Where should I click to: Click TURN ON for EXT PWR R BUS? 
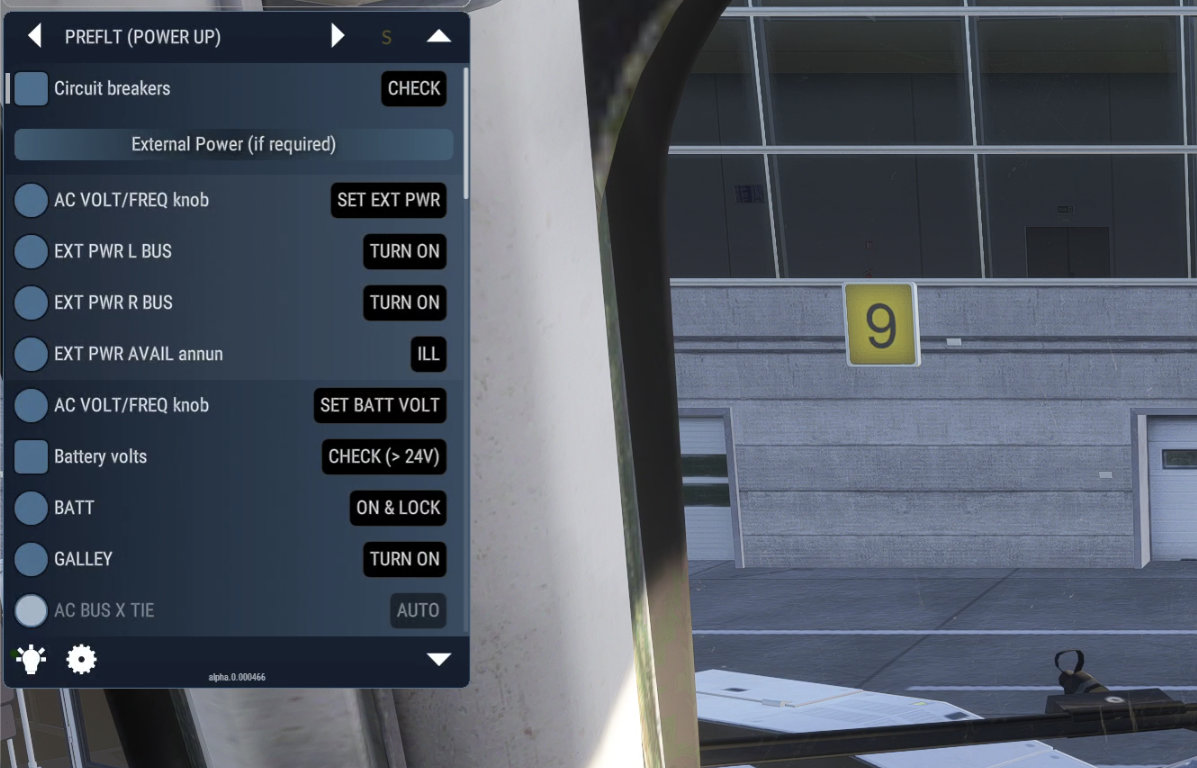point(404,302)
